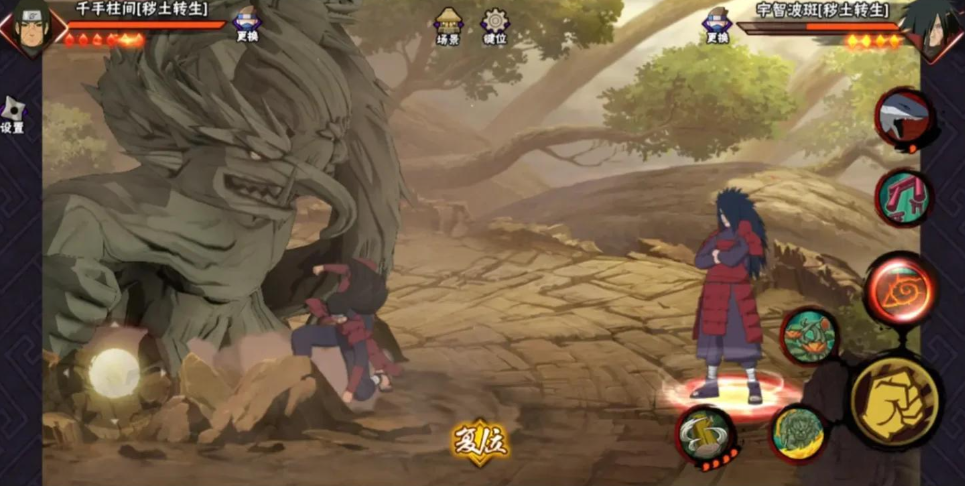Select Hashirama's portrait
The width and height of the screenshot is (965, 486).
30,24
